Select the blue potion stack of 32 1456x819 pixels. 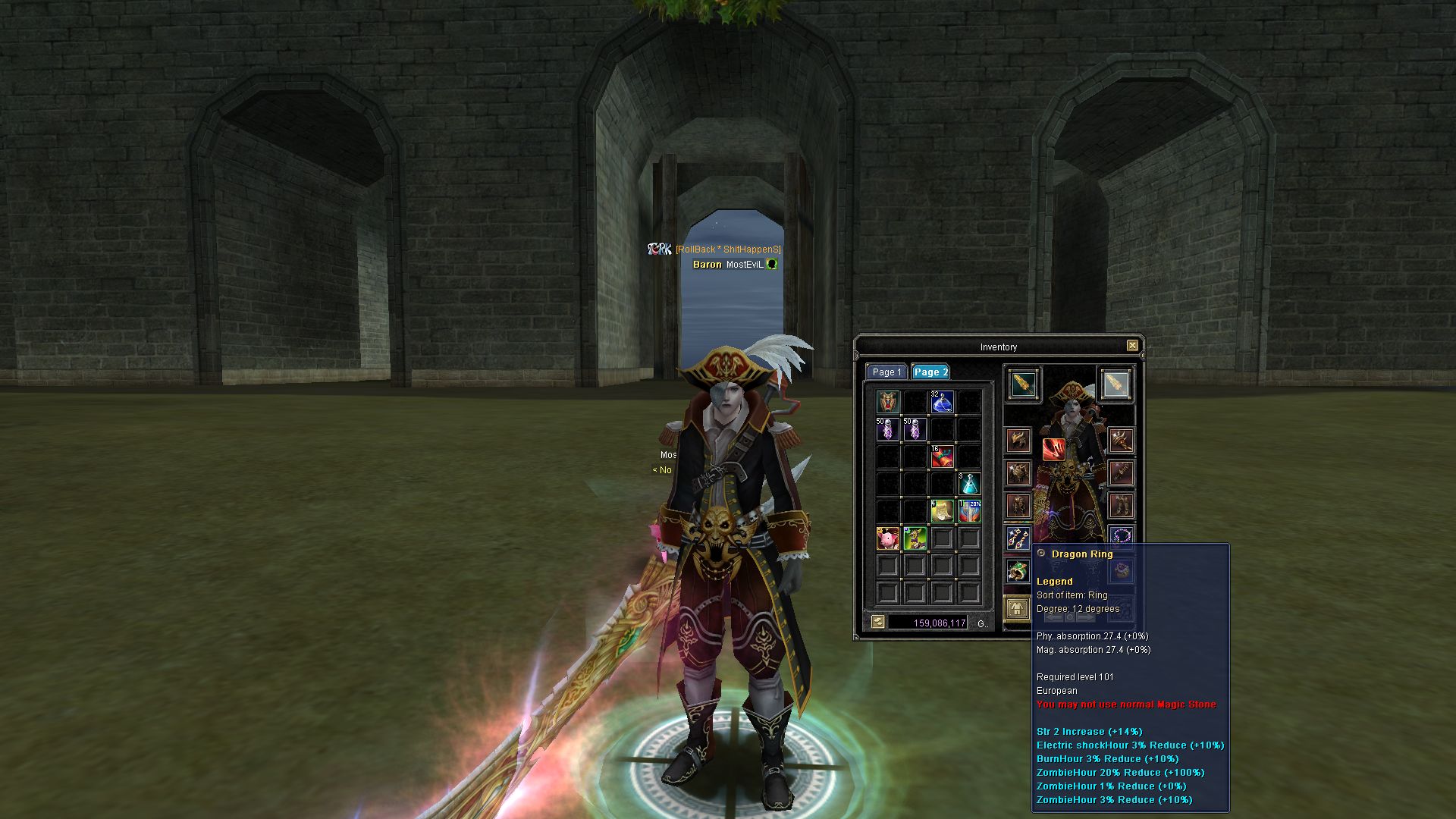(x=942, y=402)
